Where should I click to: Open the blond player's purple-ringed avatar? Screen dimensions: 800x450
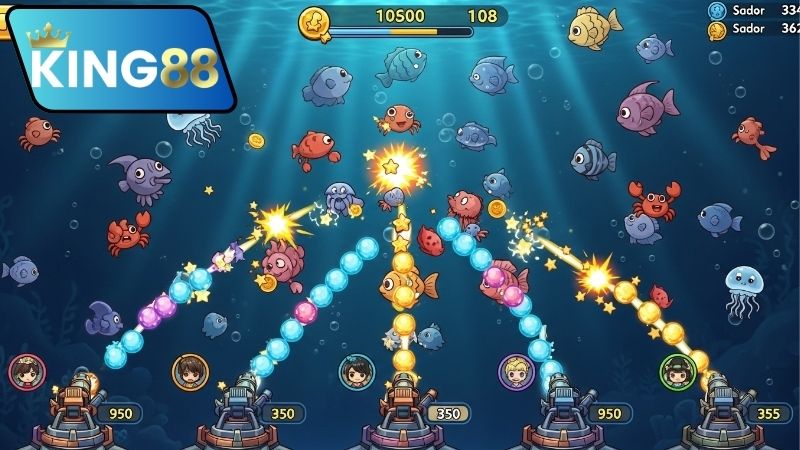(516, 372)
